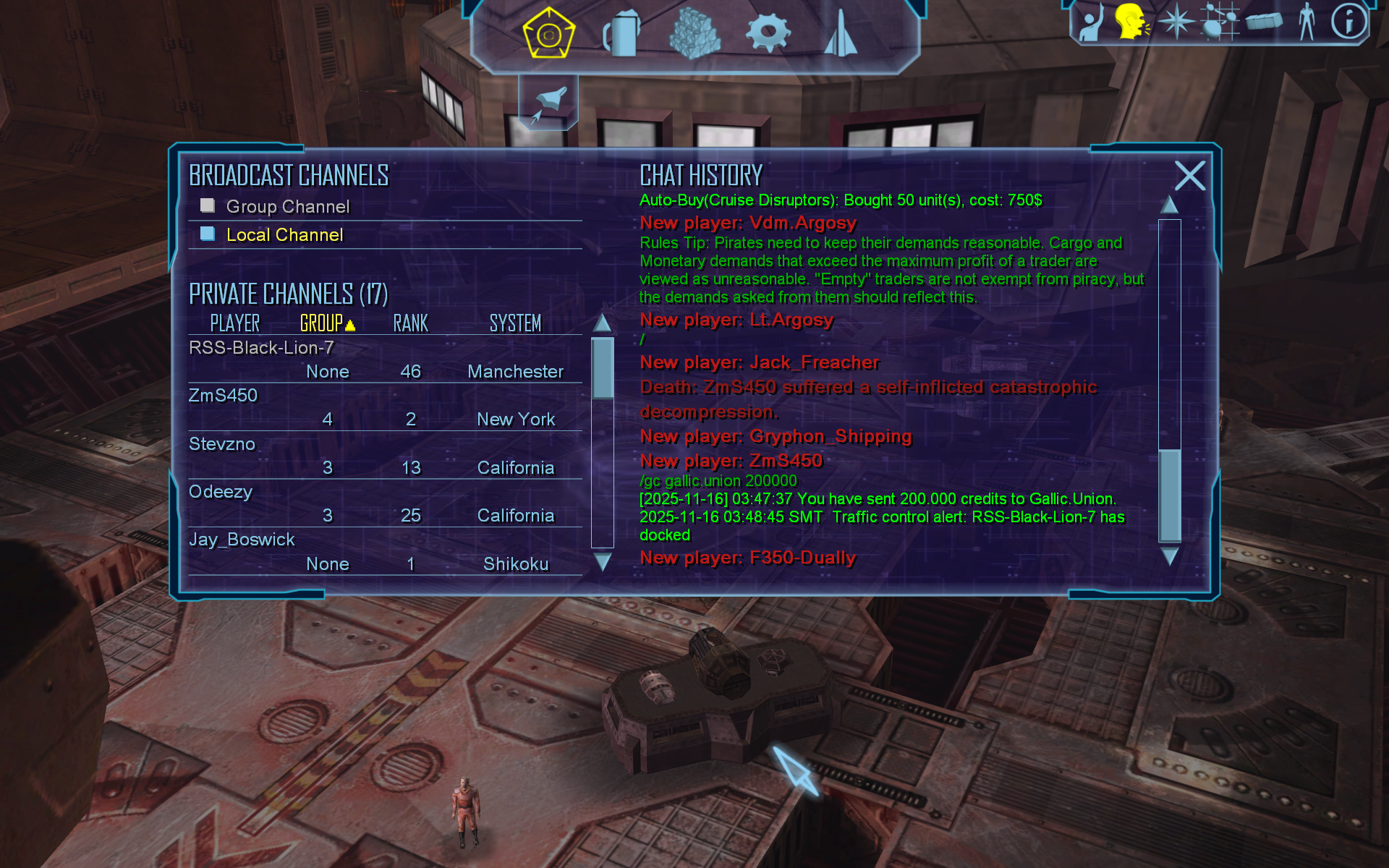This screenshot has width=1389, height=868.
Task: Pick Stevzno in the player list
Action: click(222, 444)
